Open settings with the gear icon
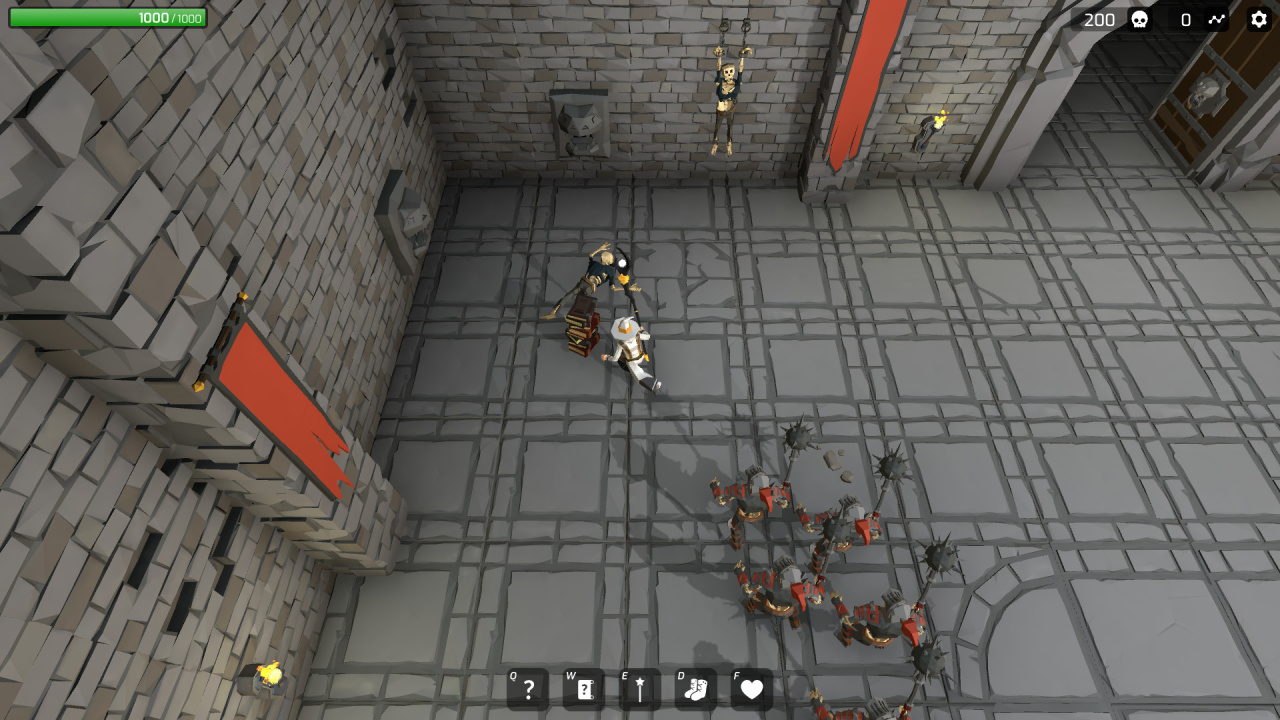 click(x=1258, y=19)
